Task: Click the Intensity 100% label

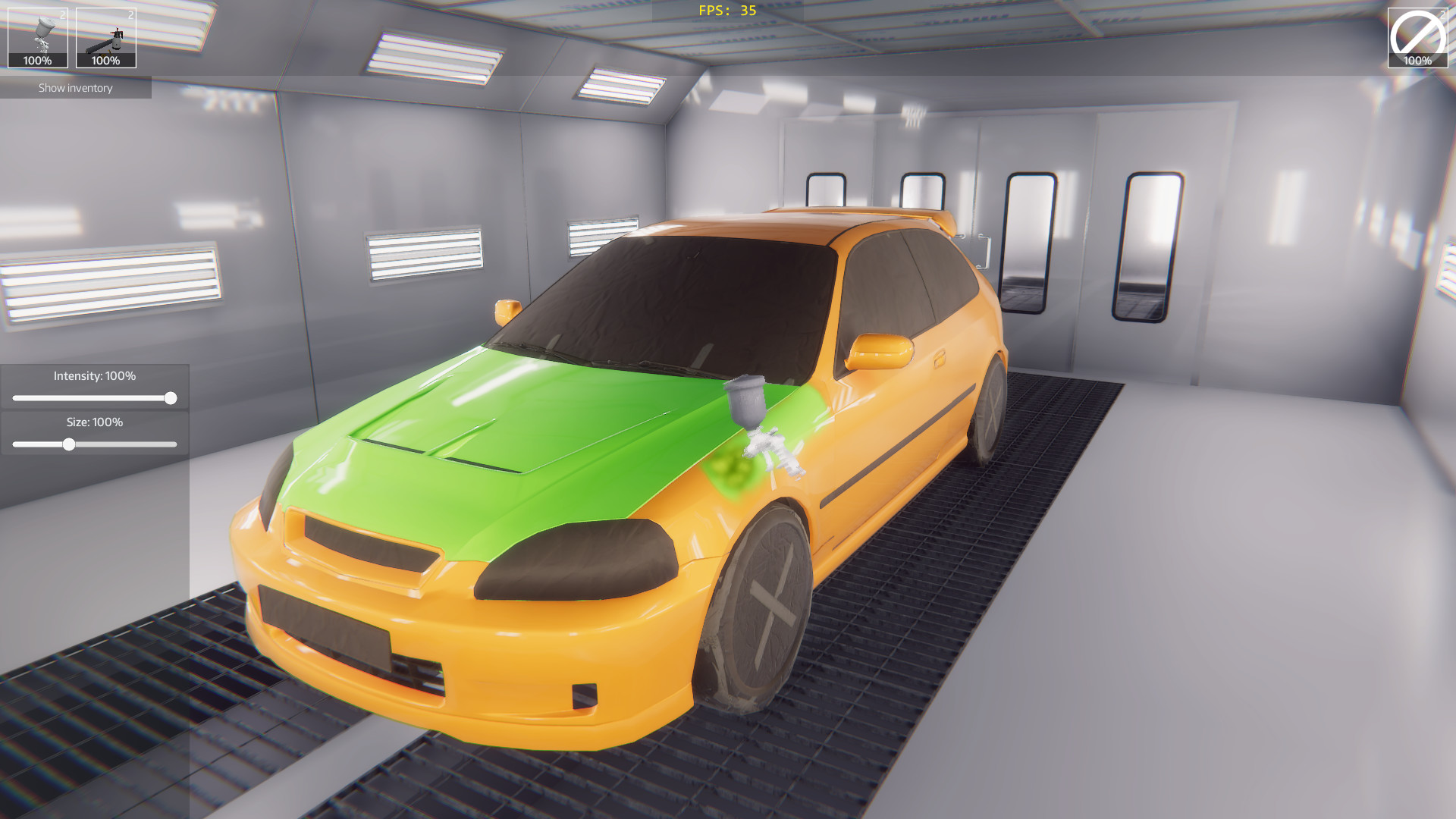Action: pyautogui.click(x=95, y=375)
